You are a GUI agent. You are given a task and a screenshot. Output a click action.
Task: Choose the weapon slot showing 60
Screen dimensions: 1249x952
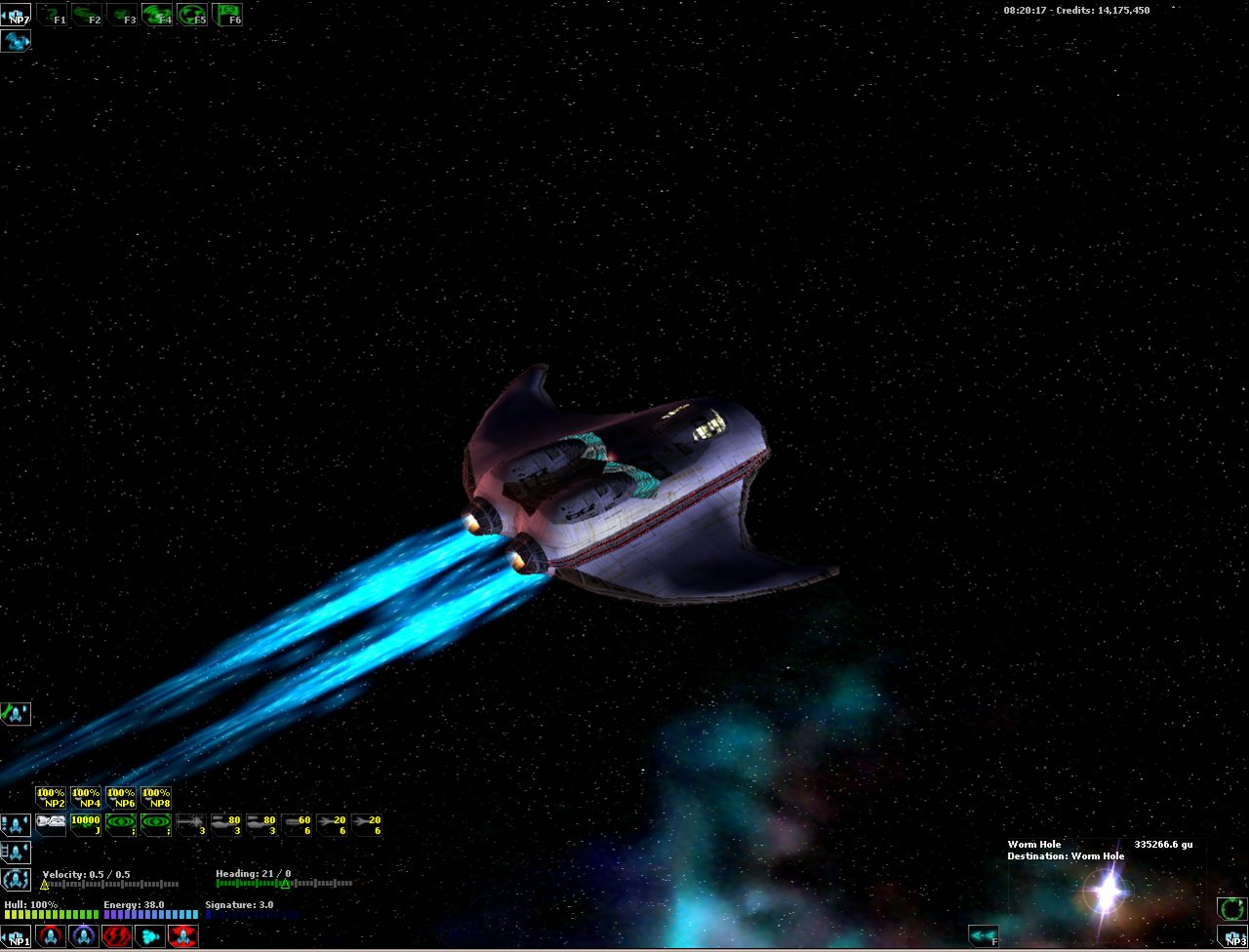(297, 825)
